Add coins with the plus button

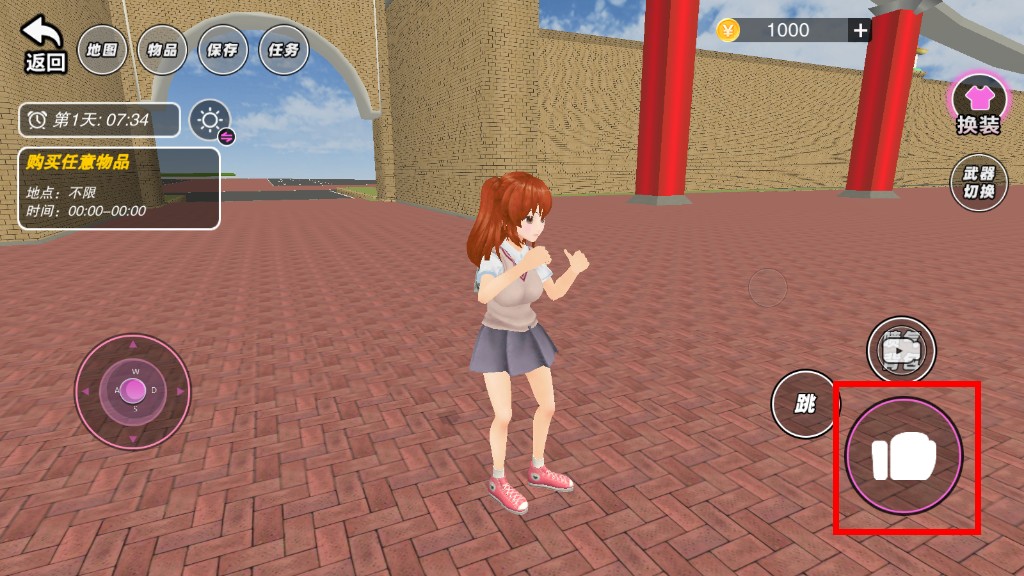coord(860,30)
